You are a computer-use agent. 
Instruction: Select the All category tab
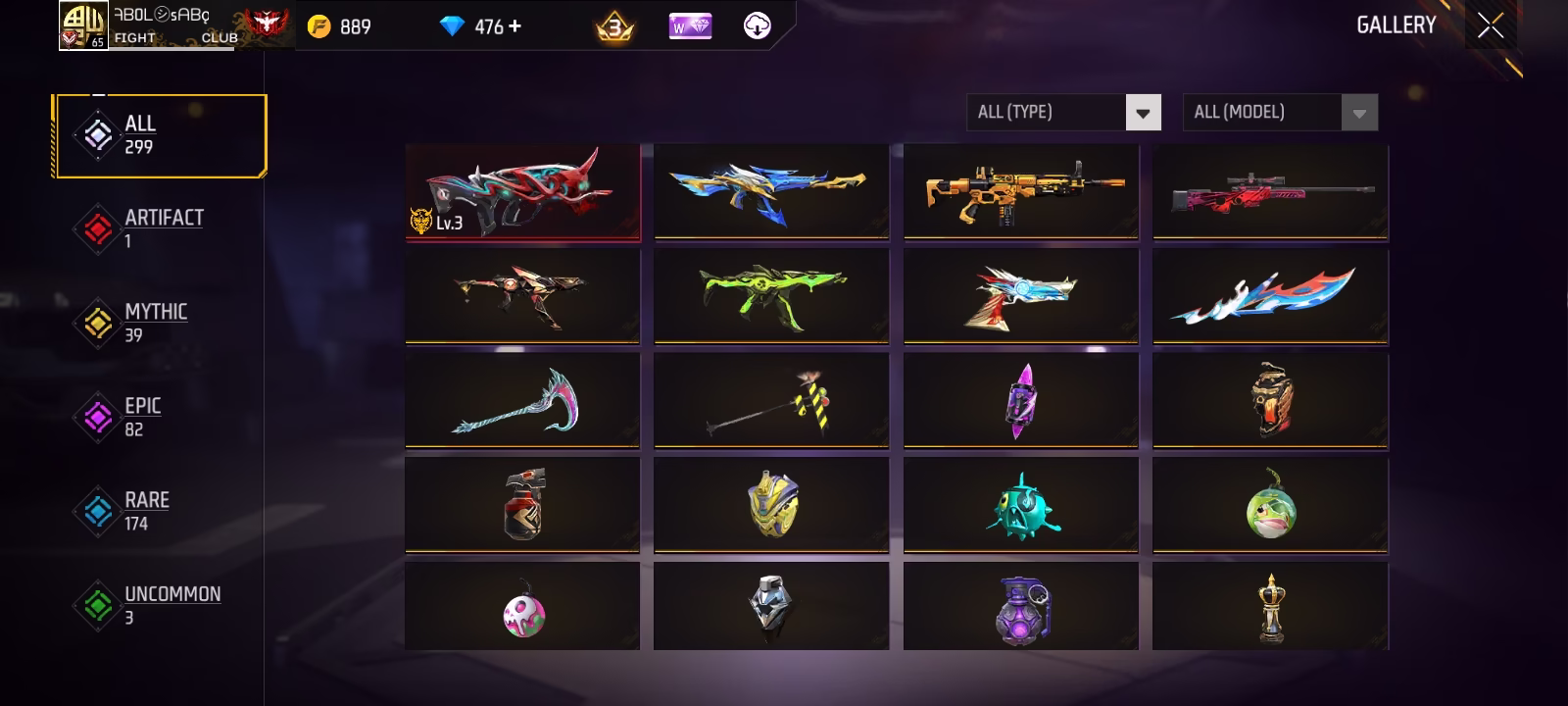[x=161, y=135]
